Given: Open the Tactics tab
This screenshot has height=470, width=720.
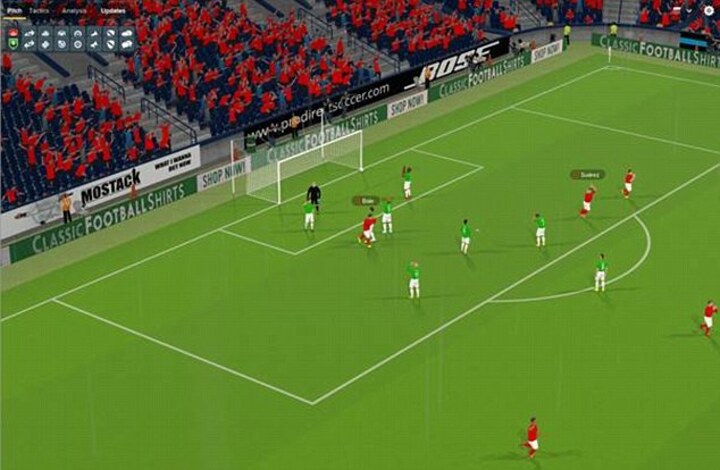Looking at the screenshot, I should click(x=39, y=10).
